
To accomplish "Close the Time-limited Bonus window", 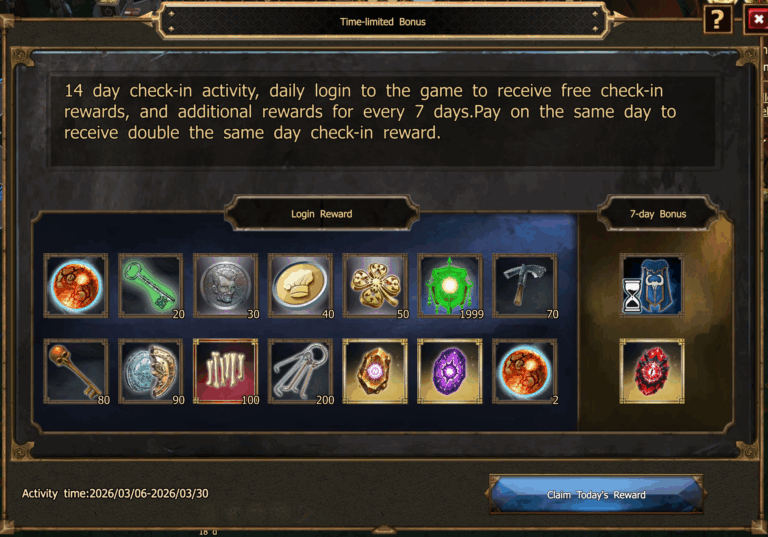I will point(755,19).
